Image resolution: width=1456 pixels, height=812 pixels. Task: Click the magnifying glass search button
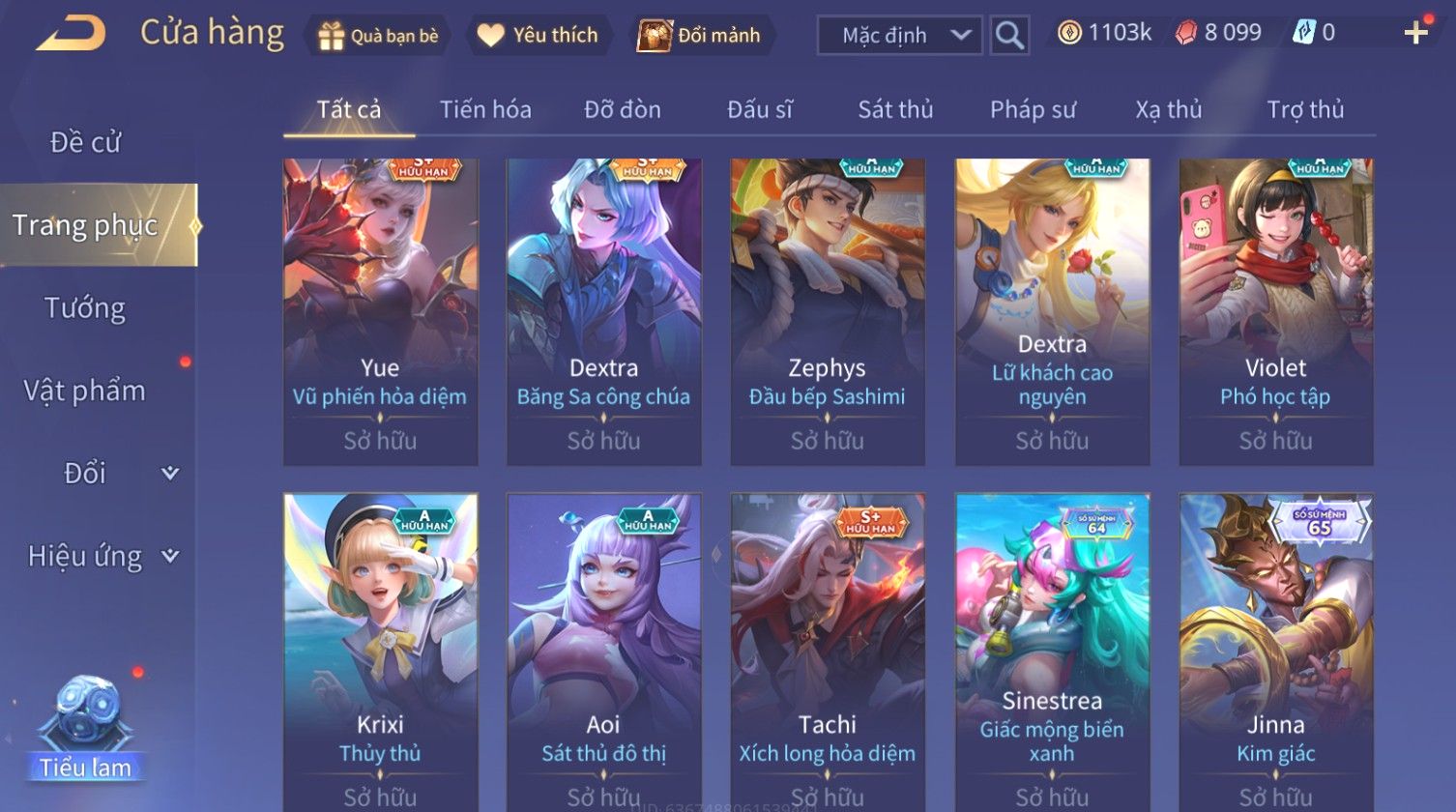click(x=1009, y=36)
